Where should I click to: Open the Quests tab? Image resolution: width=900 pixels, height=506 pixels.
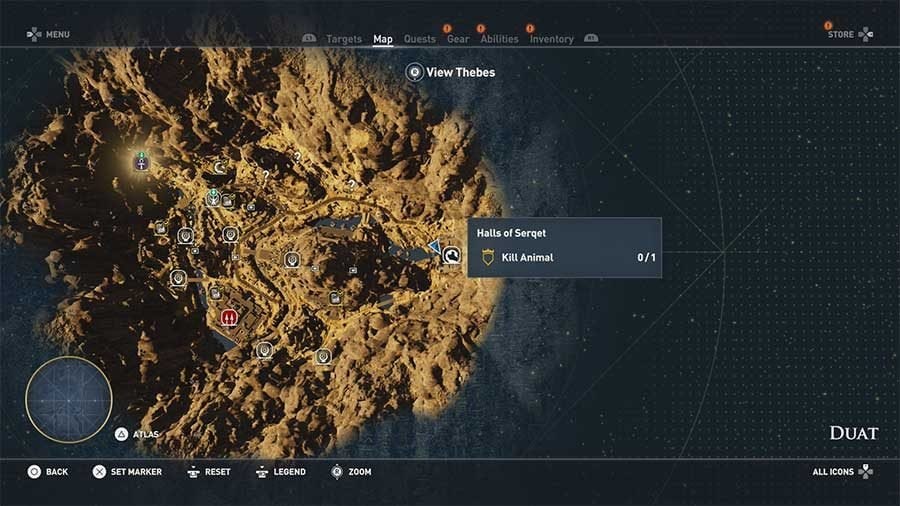[419, 39]
